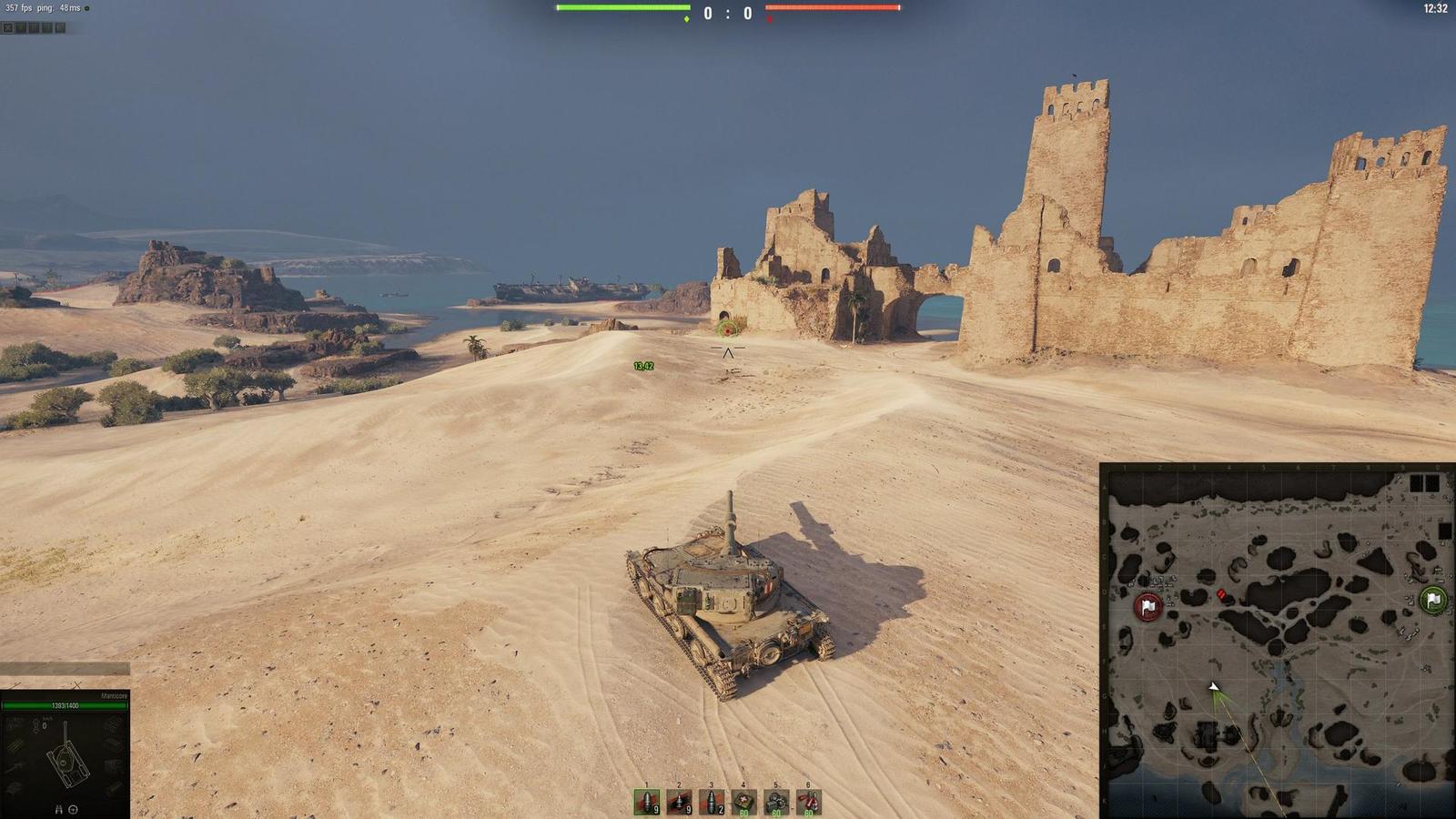Click the speed indicator showing 0 km/h
The width and height of the screenshot is (1456, 819).
pyautogui.click(x=44, y=724)
